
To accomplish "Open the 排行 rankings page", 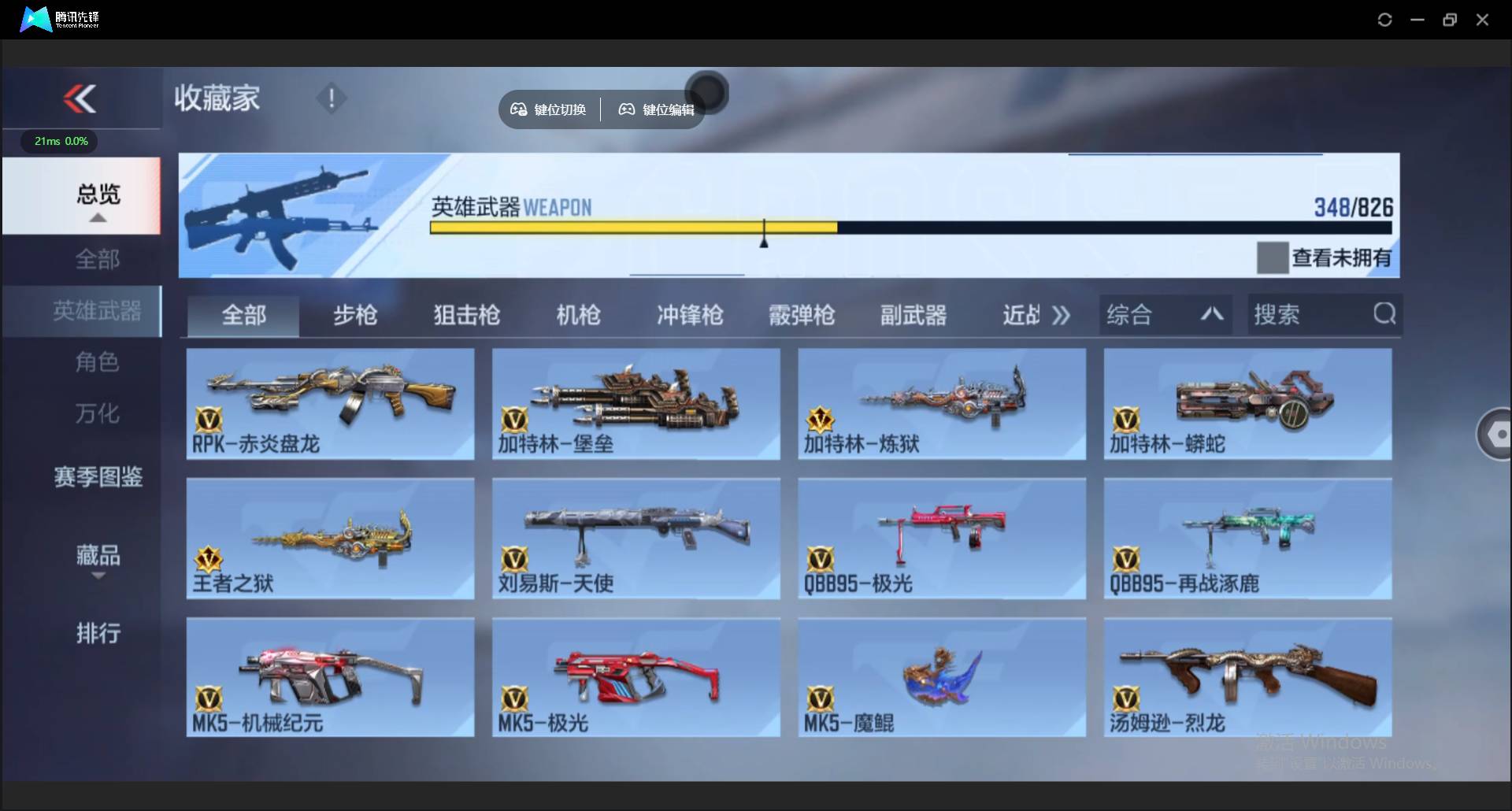I will tap(98, 634).
